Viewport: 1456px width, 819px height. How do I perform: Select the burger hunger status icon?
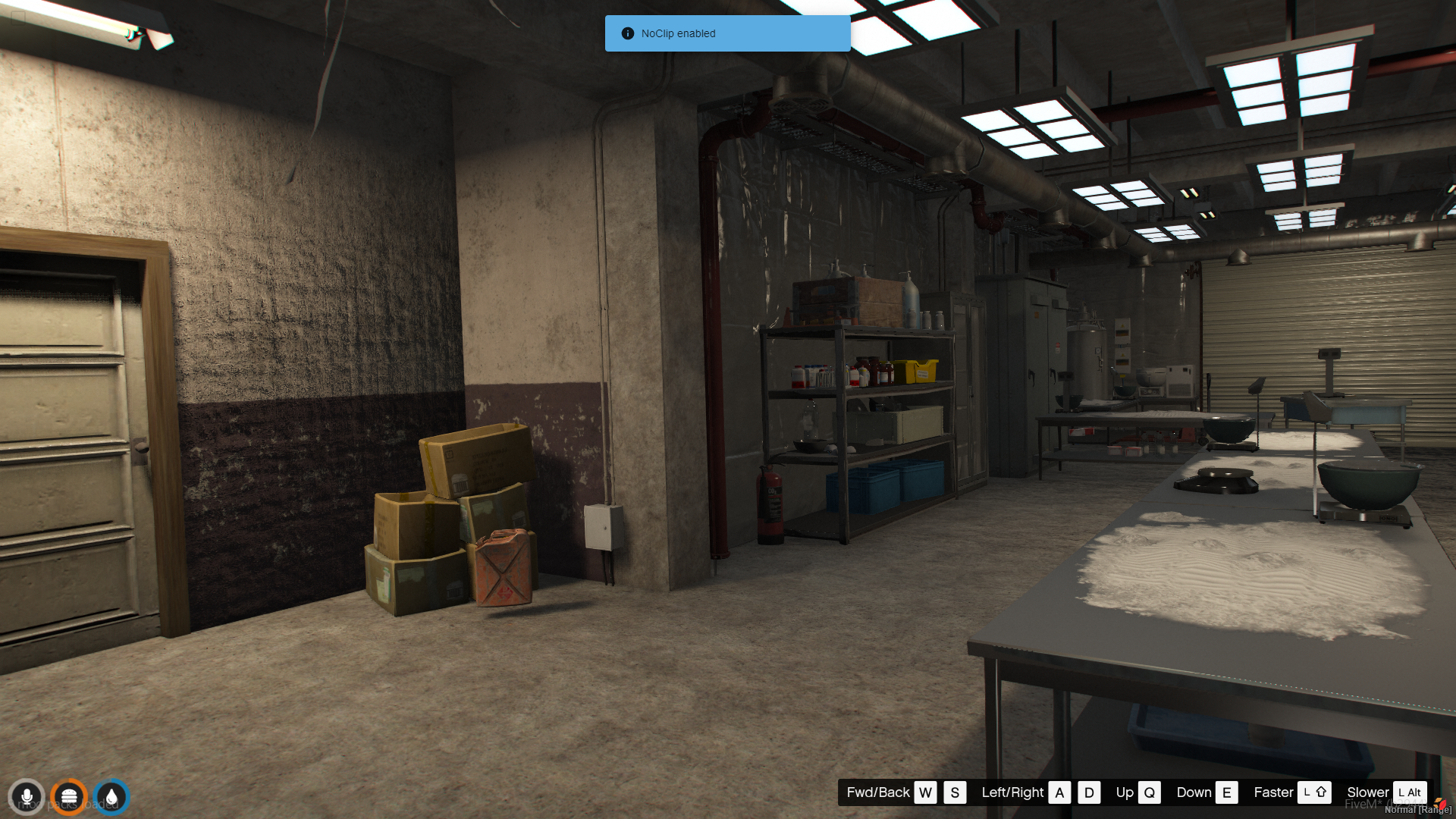pos(69,797)
